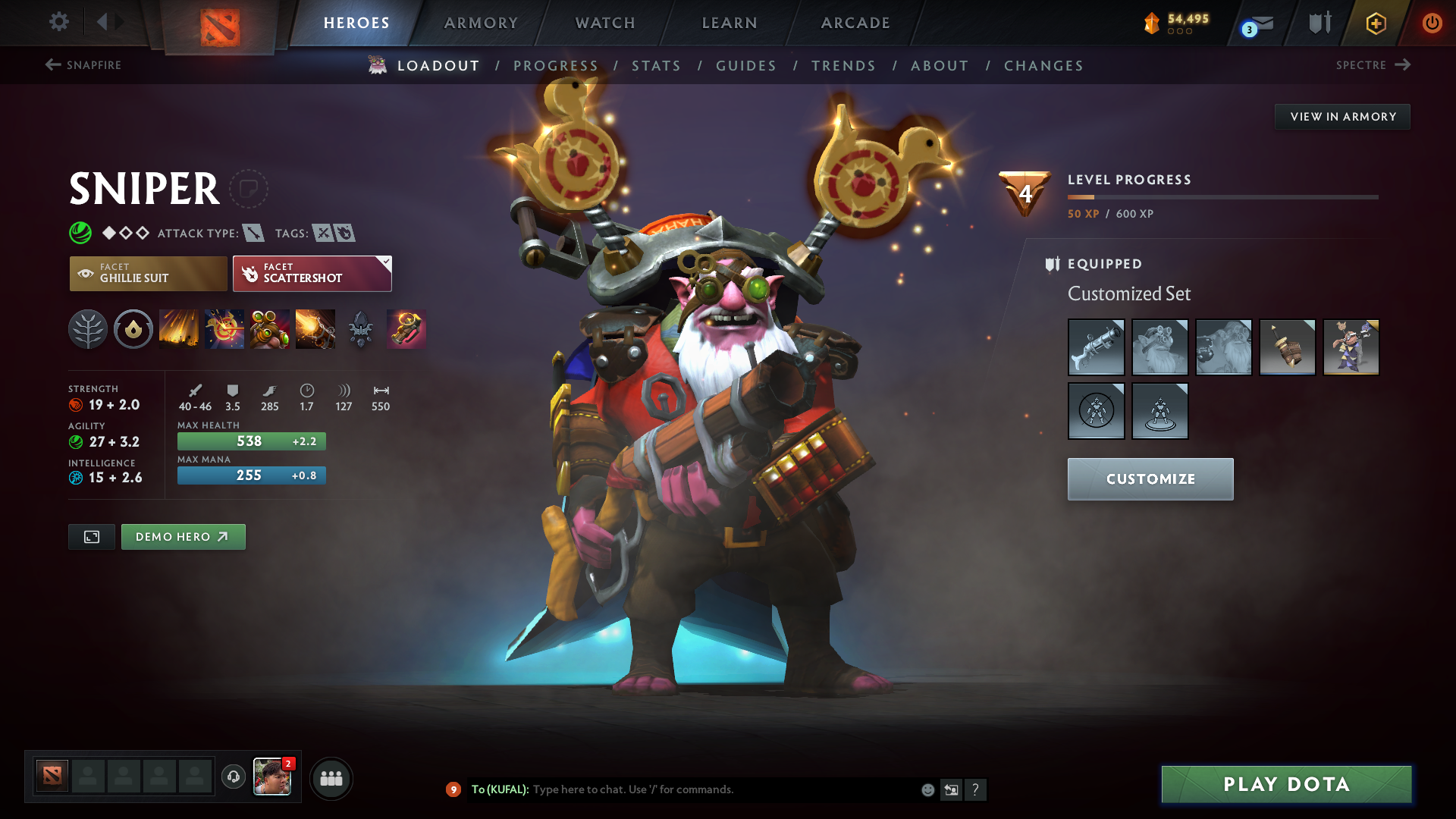
Task: Select the rifle thumbnail in Customized Set
Action: pos(1096,347)
